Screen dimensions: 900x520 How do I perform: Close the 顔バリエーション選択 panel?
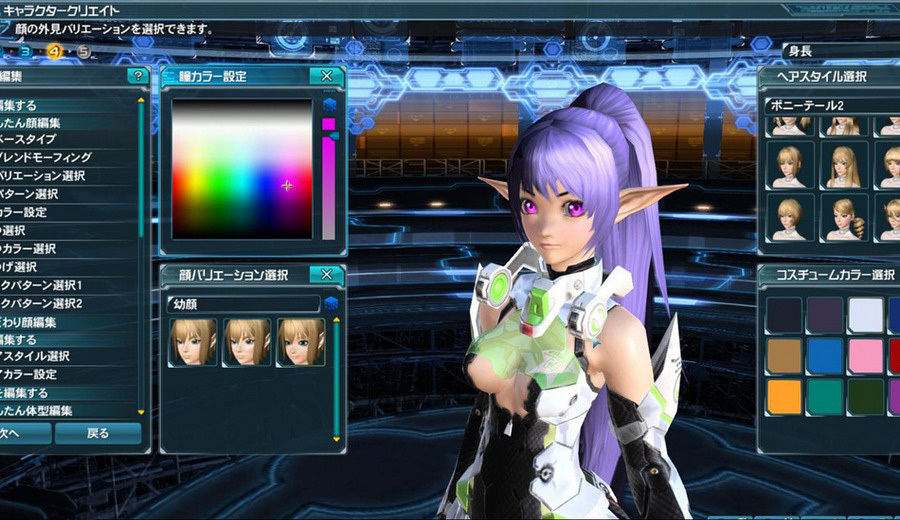pos(326,275)
